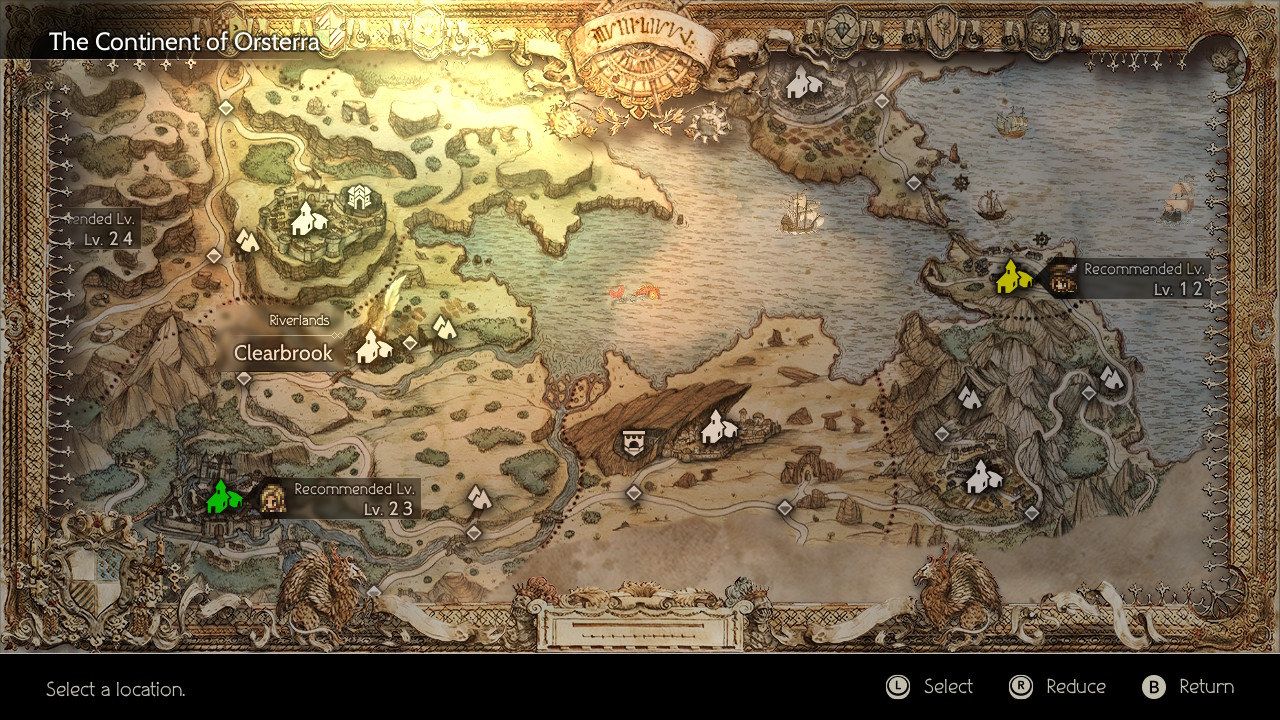Choose the town marker on the northern peninsula
1280x720 pixels.
tap(802, 83)
